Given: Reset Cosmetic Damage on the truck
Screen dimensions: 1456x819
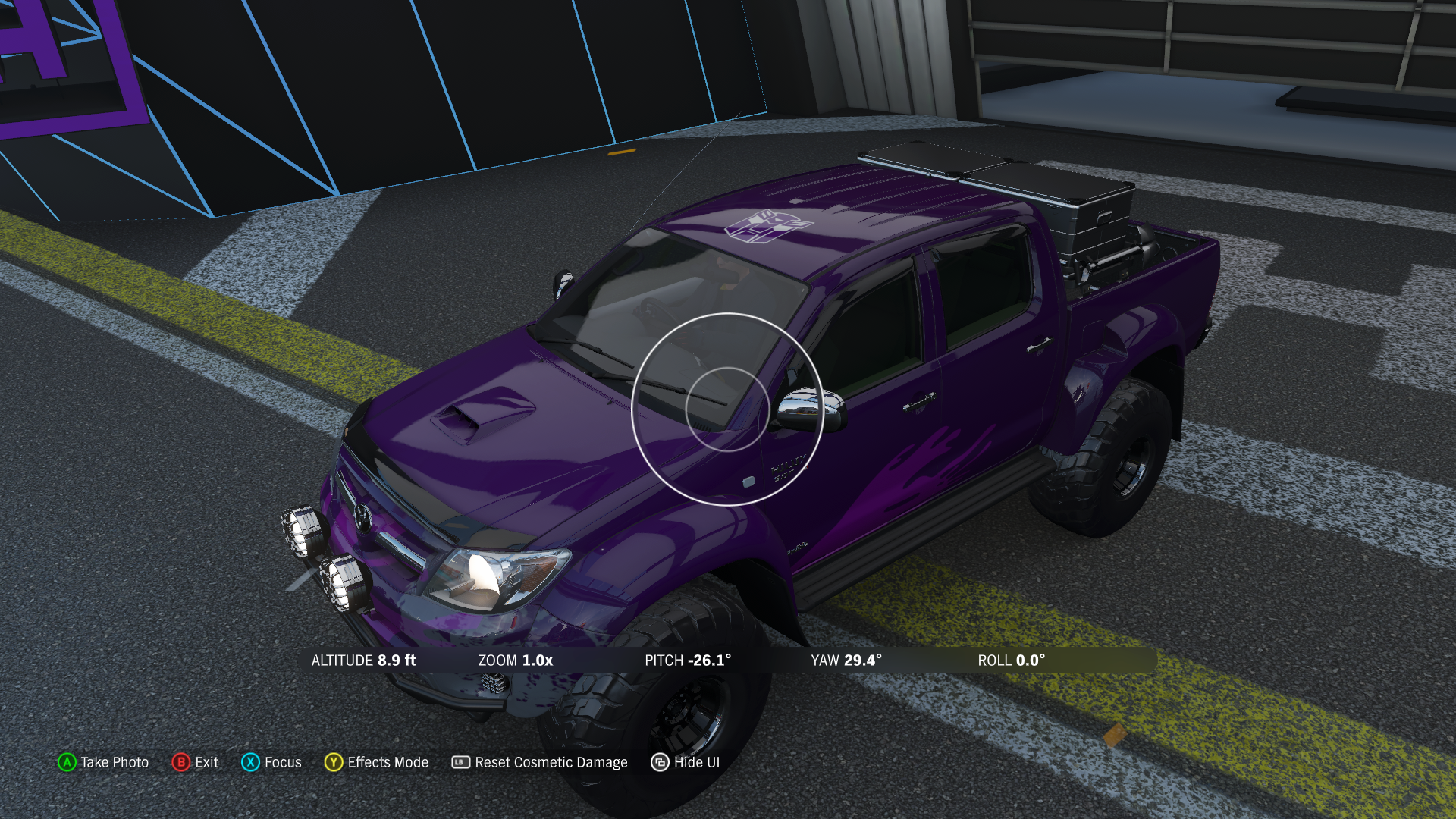Looking at the screenshot, I should pyautogui.click(x=540, y=762).
